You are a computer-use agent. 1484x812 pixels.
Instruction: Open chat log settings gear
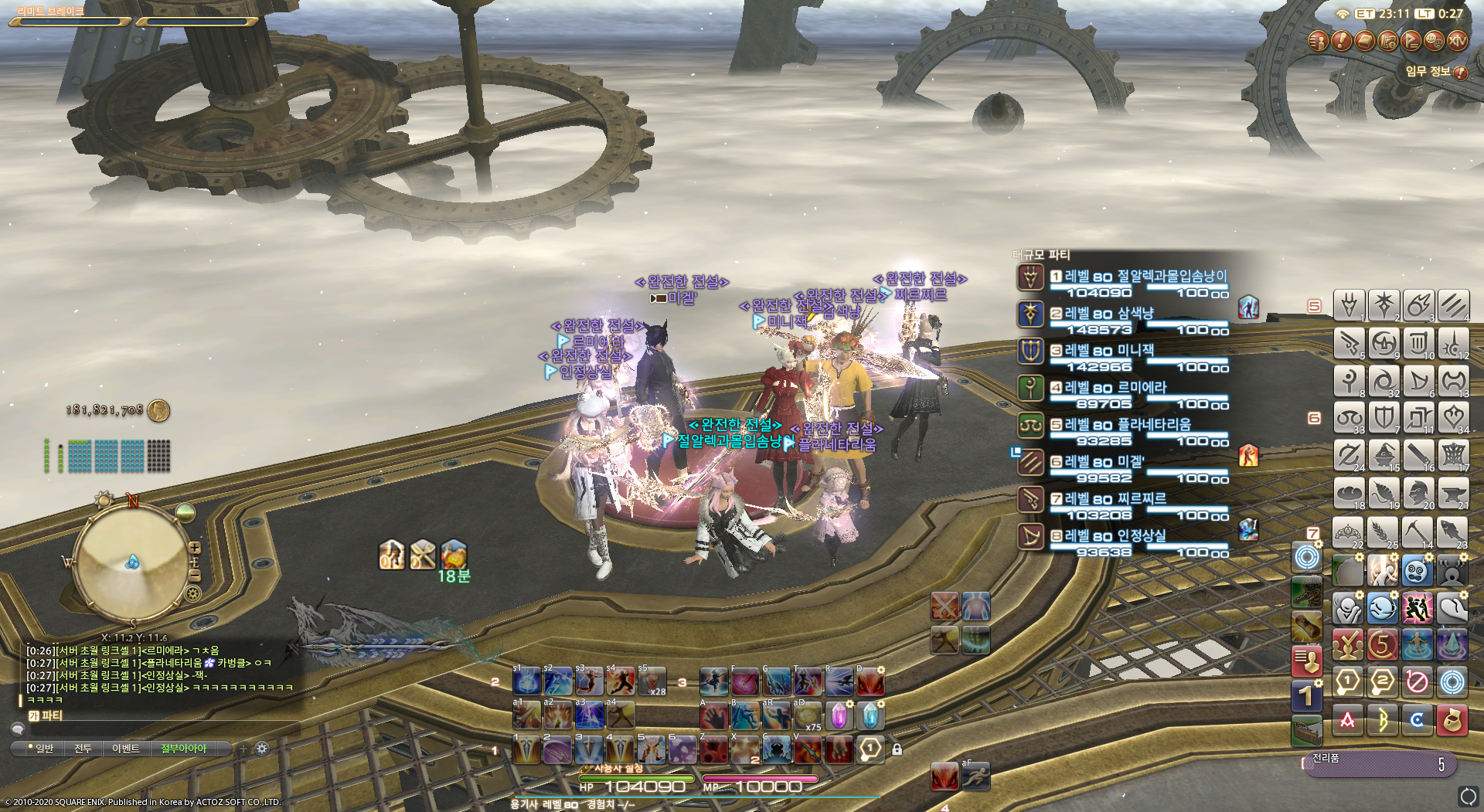(262, 749)
